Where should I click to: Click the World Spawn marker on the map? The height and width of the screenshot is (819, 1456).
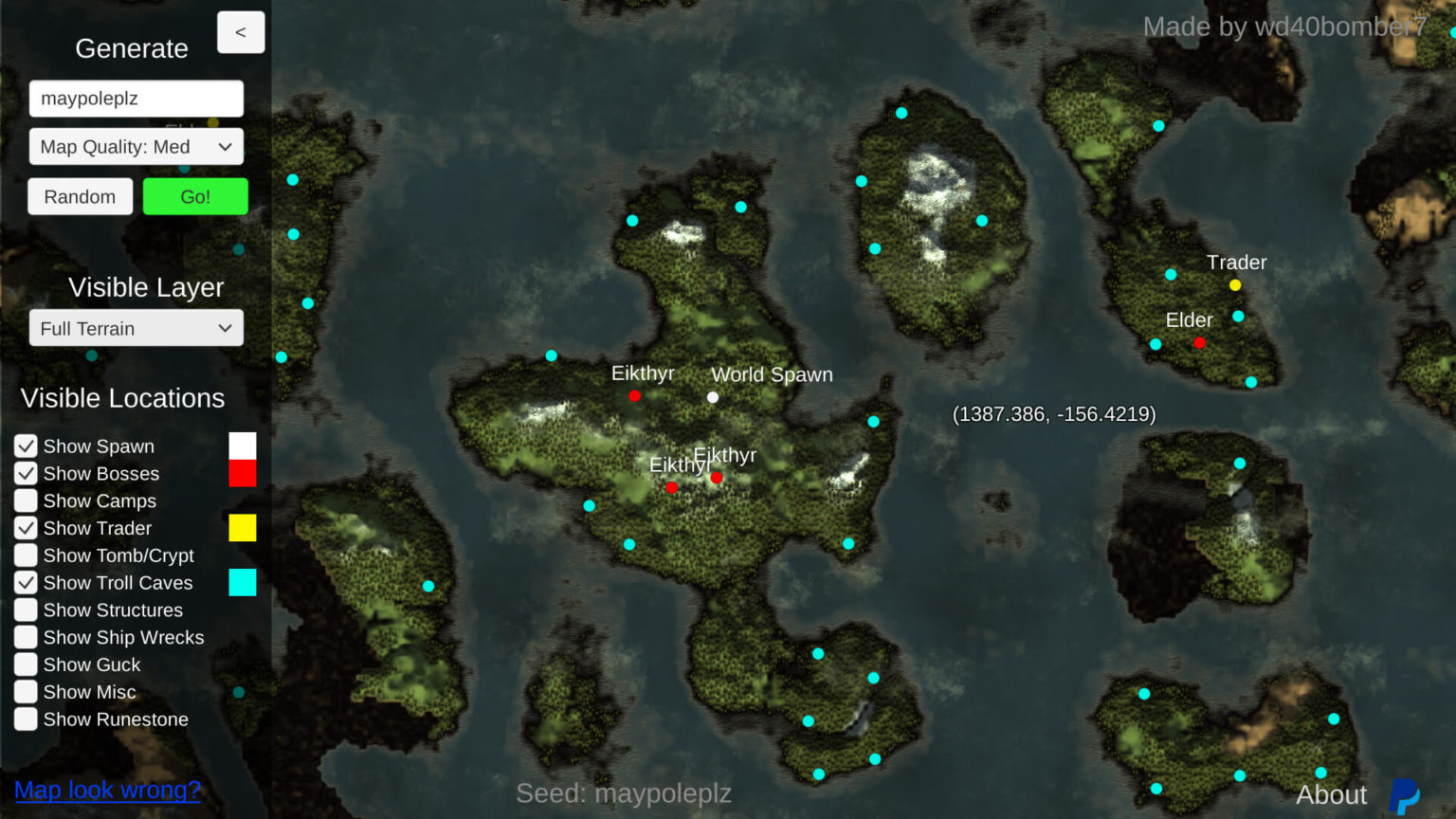712,397
